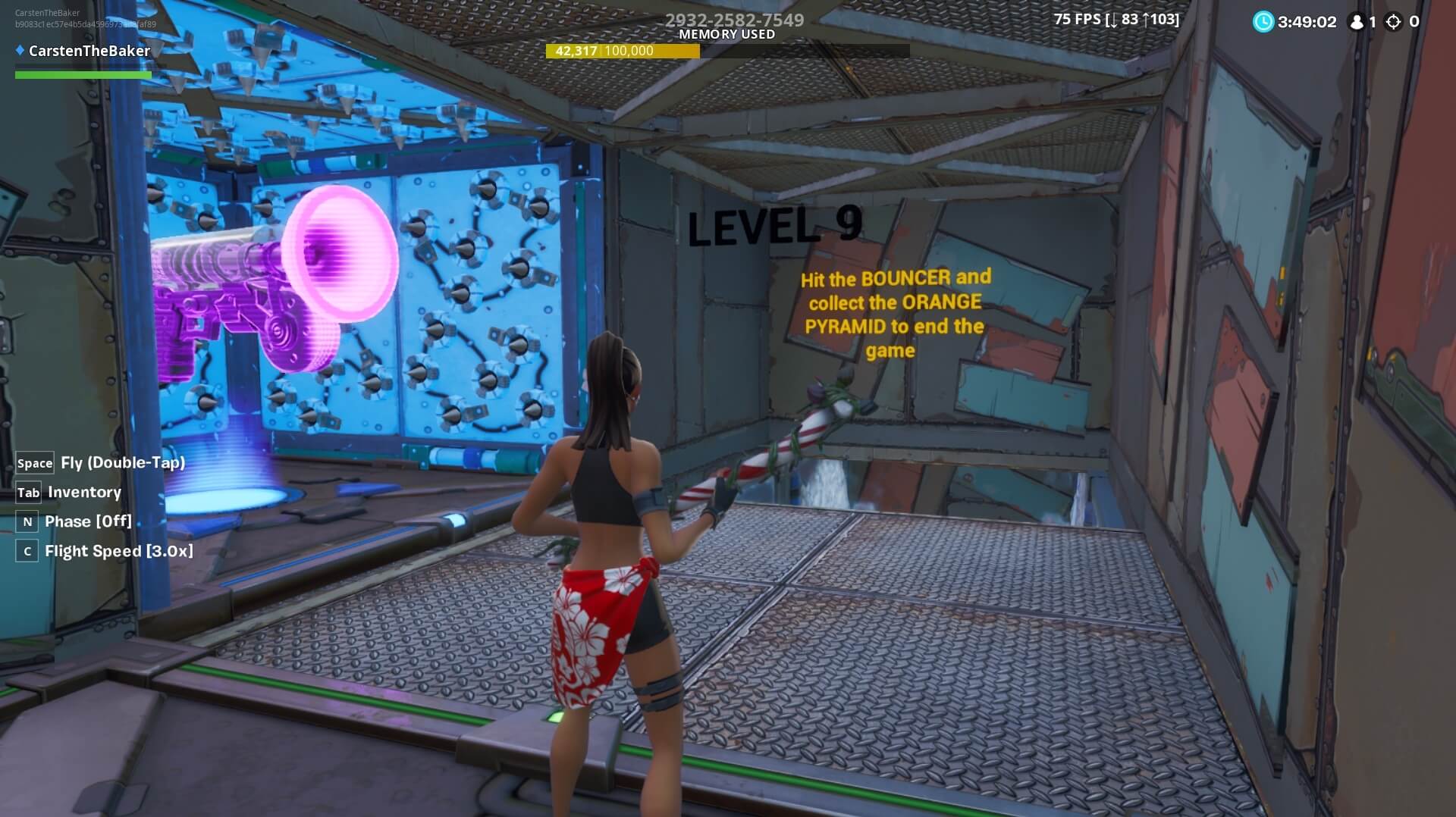Image resolution: width=1456 pixels, height=817 pixels.
Task: Enable a higher Flight Speed setting
Action: (x=118, y=551)
